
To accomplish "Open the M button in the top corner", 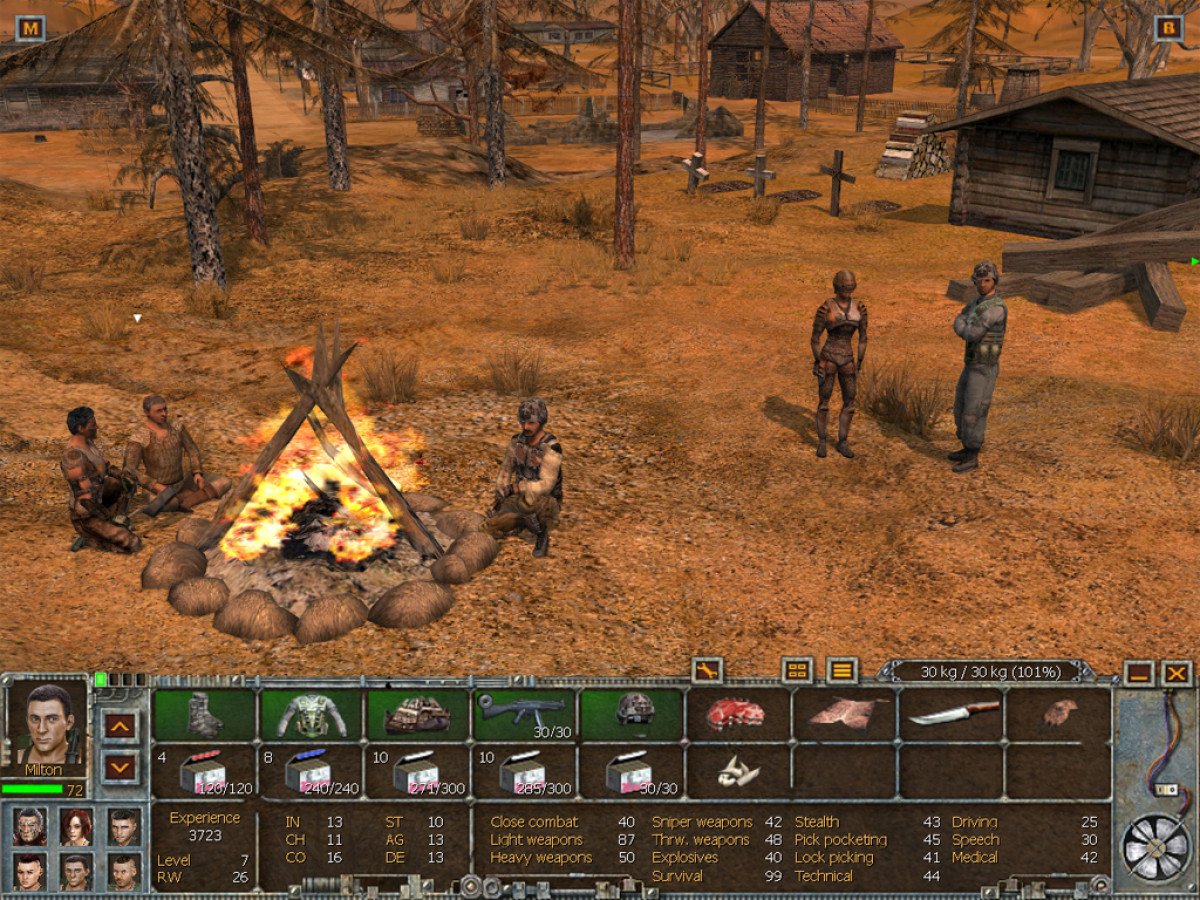I will click(31, 28).
